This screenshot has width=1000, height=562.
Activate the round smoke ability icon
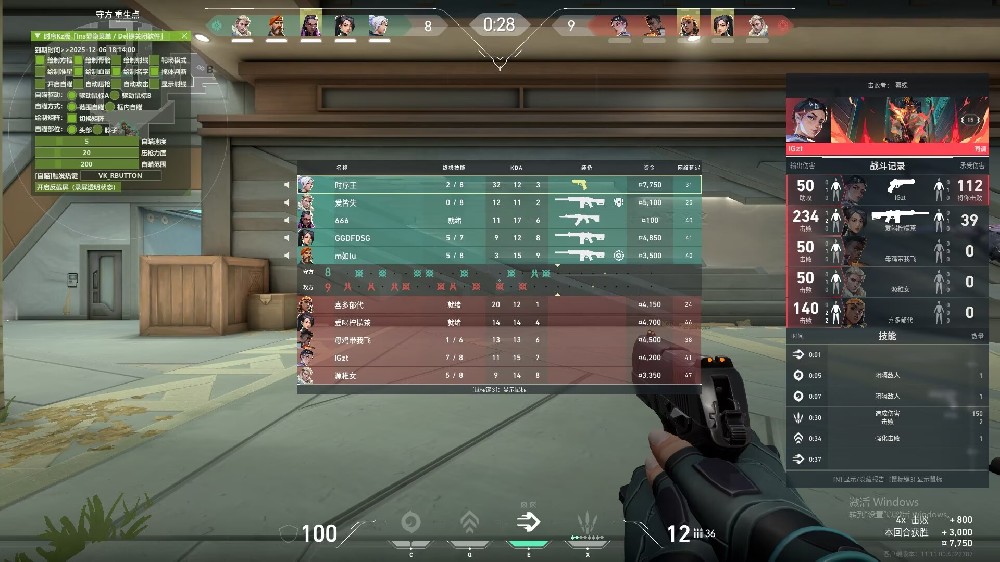click(410, 521)
